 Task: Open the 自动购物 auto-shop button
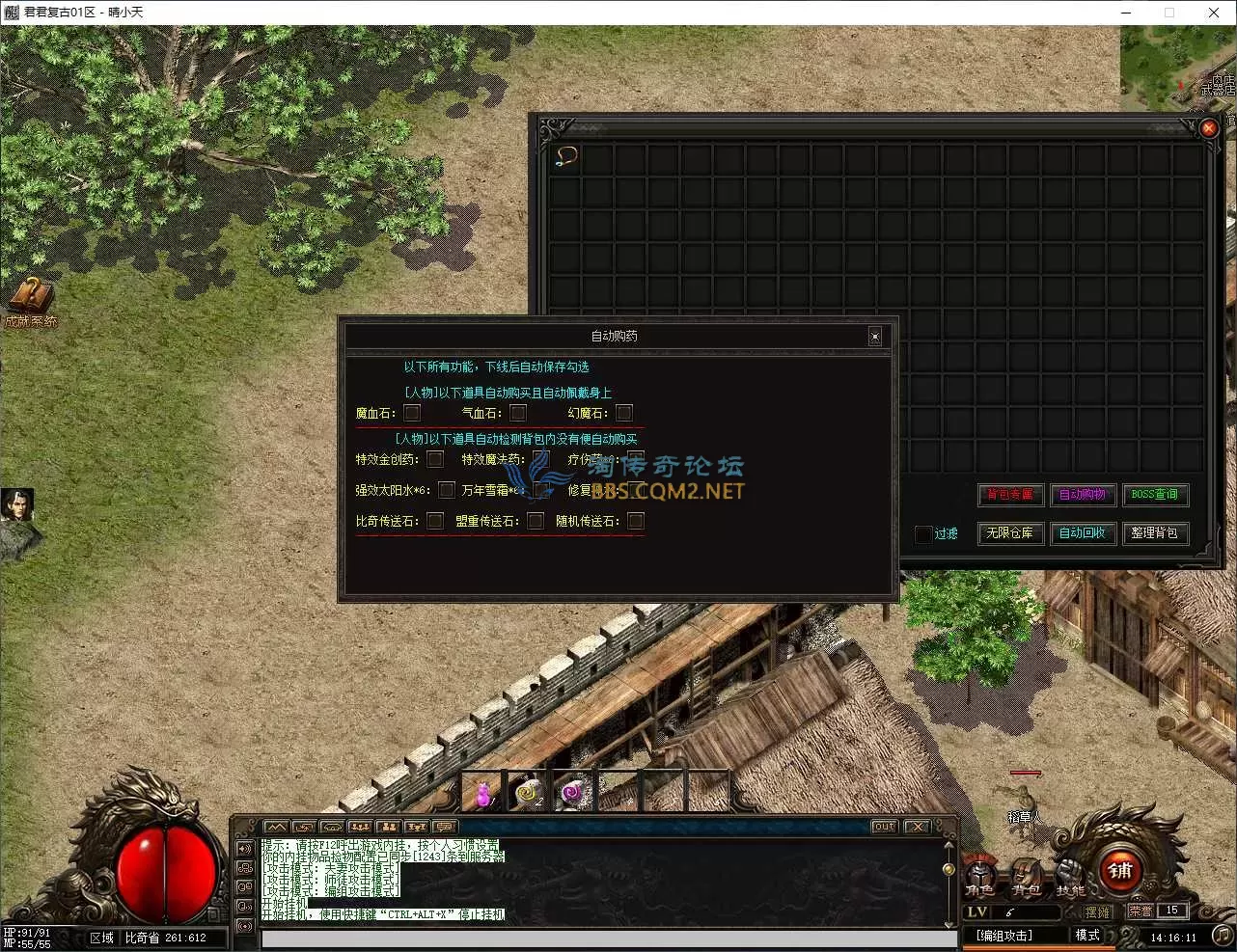point(1082,495)
